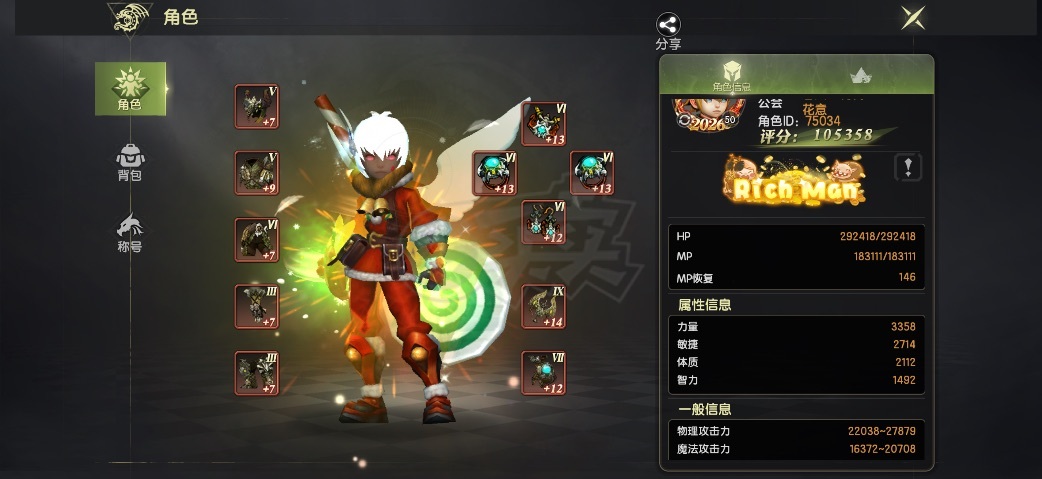Click the exclamation mark info button

(x=907, y=168)
